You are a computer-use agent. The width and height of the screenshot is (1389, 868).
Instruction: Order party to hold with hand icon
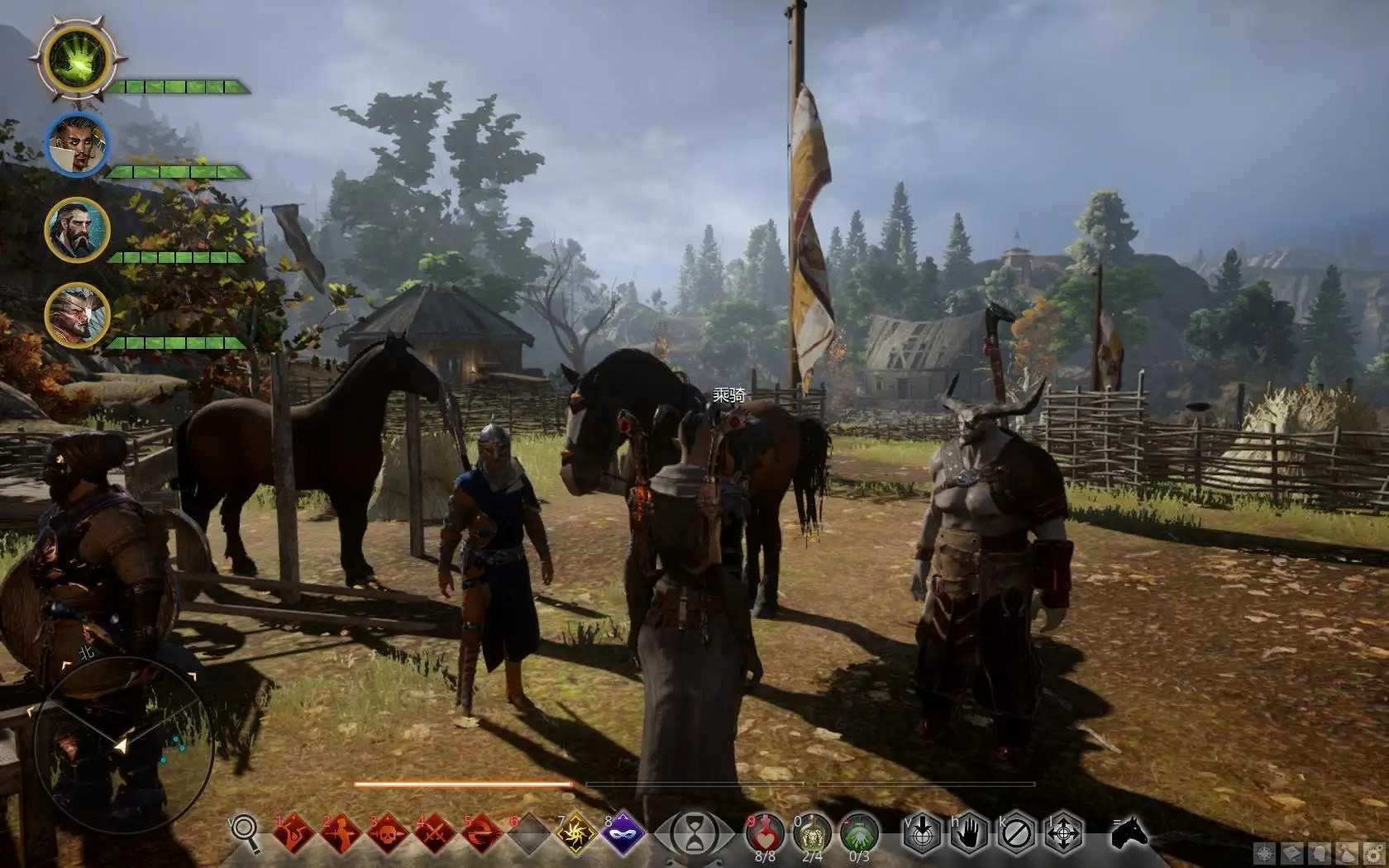(968, 833)
